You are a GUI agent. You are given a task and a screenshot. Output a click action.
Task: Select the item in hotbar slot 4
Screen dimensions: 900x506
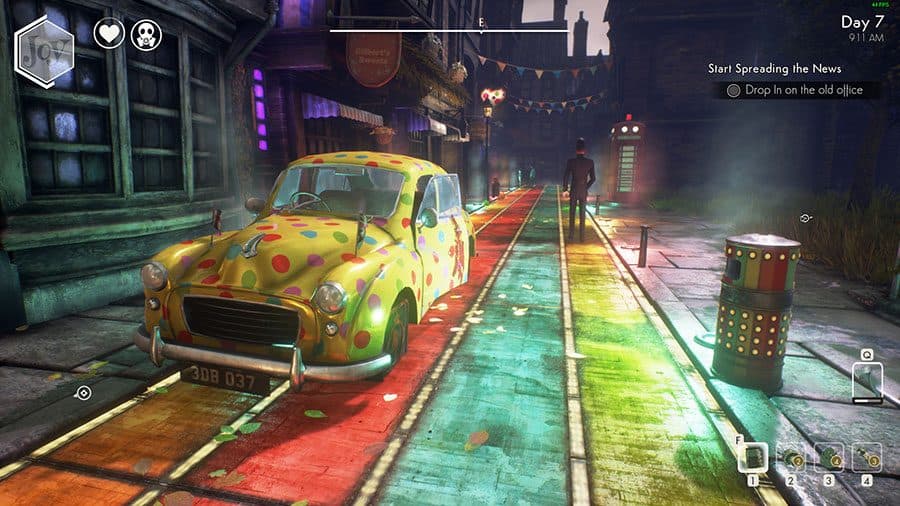[866, 458]
